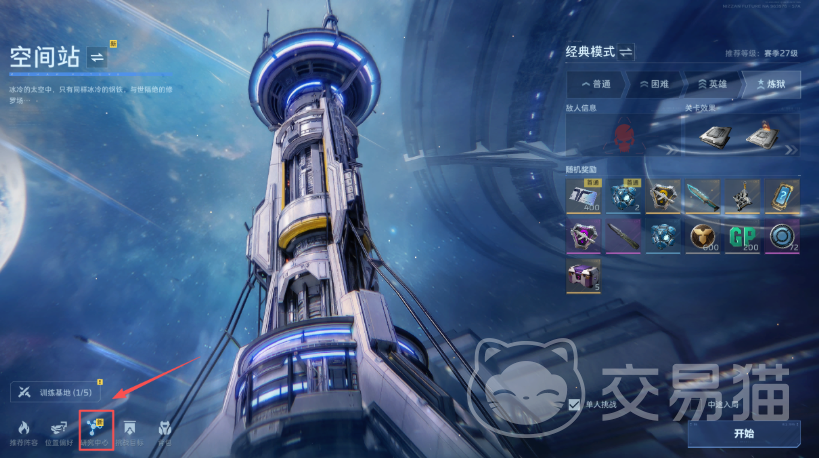Viewport: 819px width, 458px height.
Task: Swap the map next to 空间站
Action: coord(98,56)
